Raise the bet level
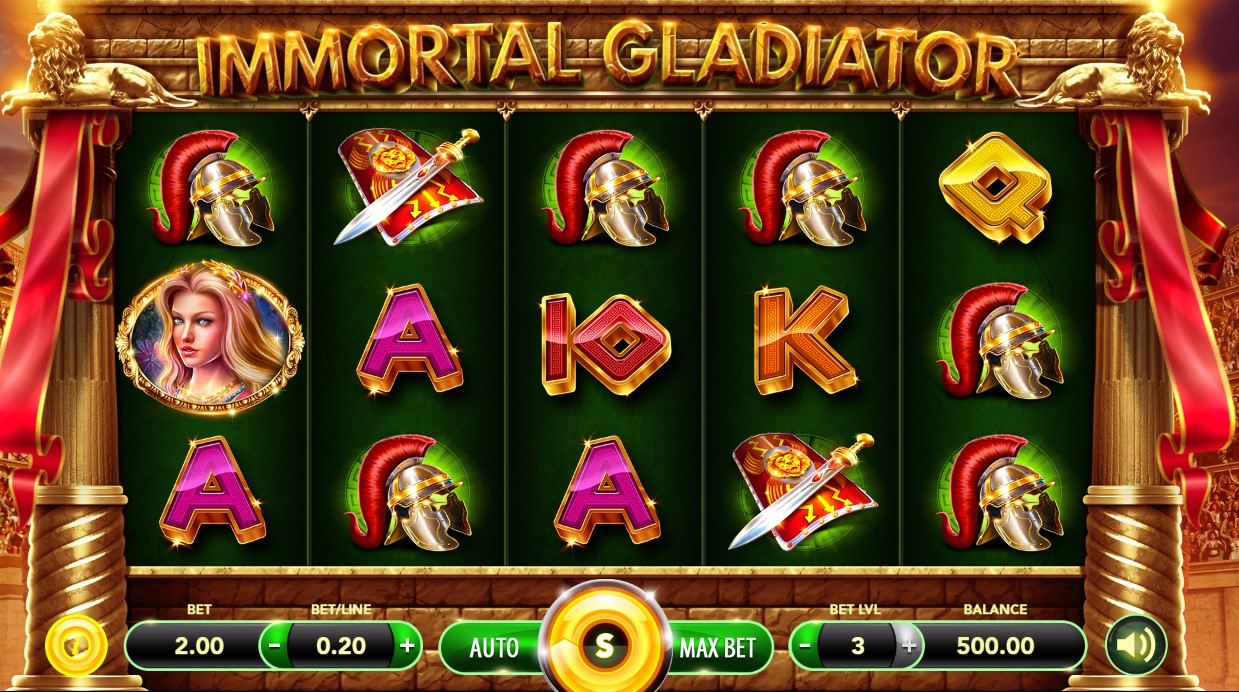This screenshot has width=1239, height=692. [x=908, y=646]
